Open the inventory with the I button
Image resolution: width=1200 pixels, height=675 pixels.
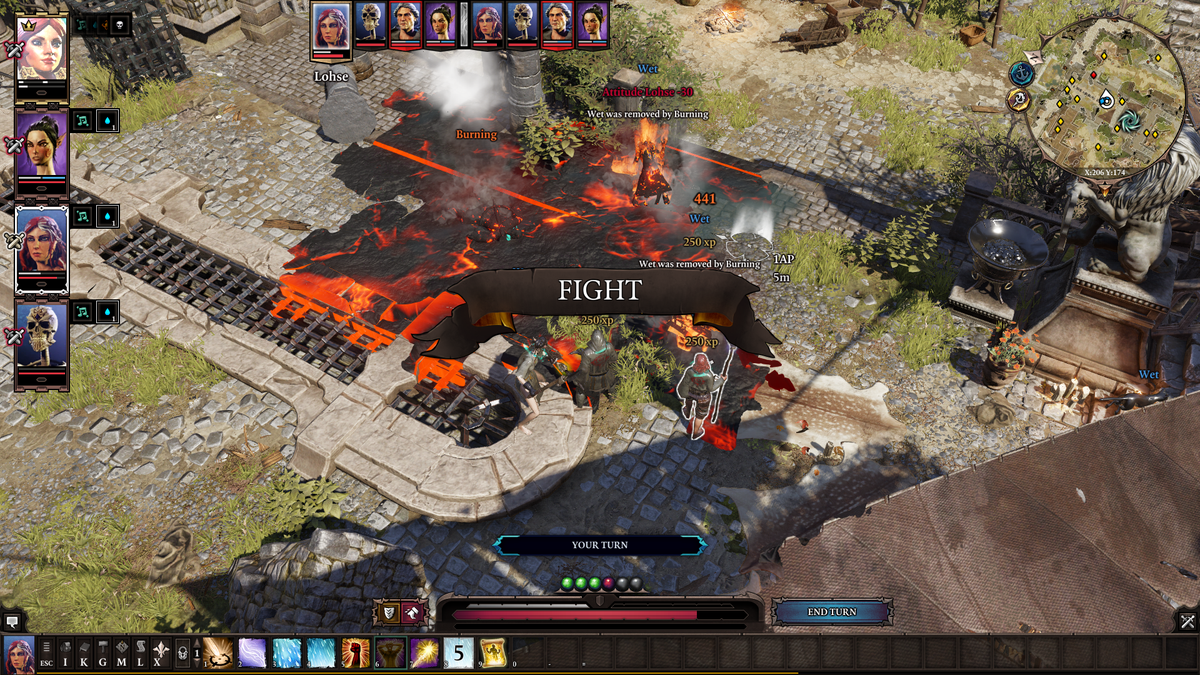(x=65, y=654)
